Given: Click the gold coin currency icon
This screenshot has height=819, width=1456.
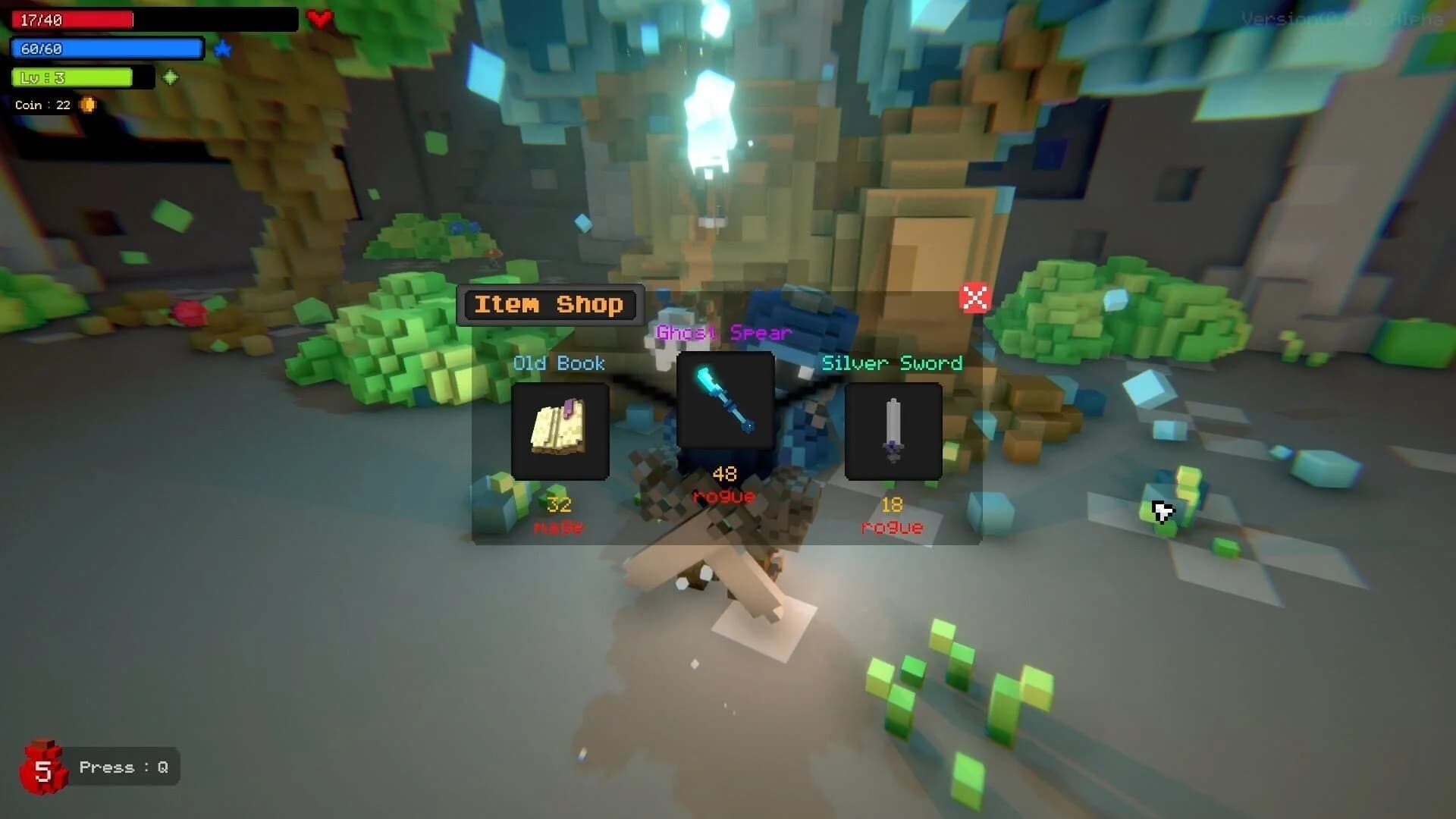Looking at the screenshot, I should 88,105.
